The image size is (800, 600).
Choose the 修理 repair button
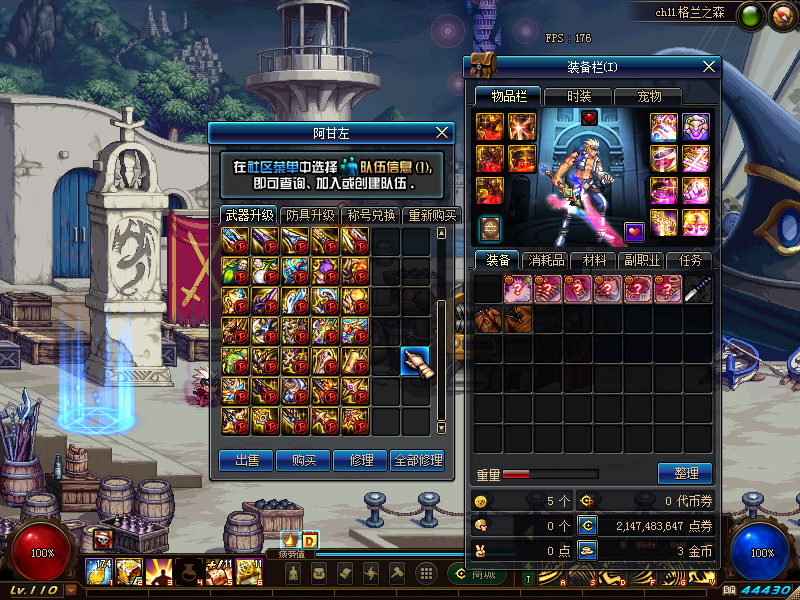[360, 460]
